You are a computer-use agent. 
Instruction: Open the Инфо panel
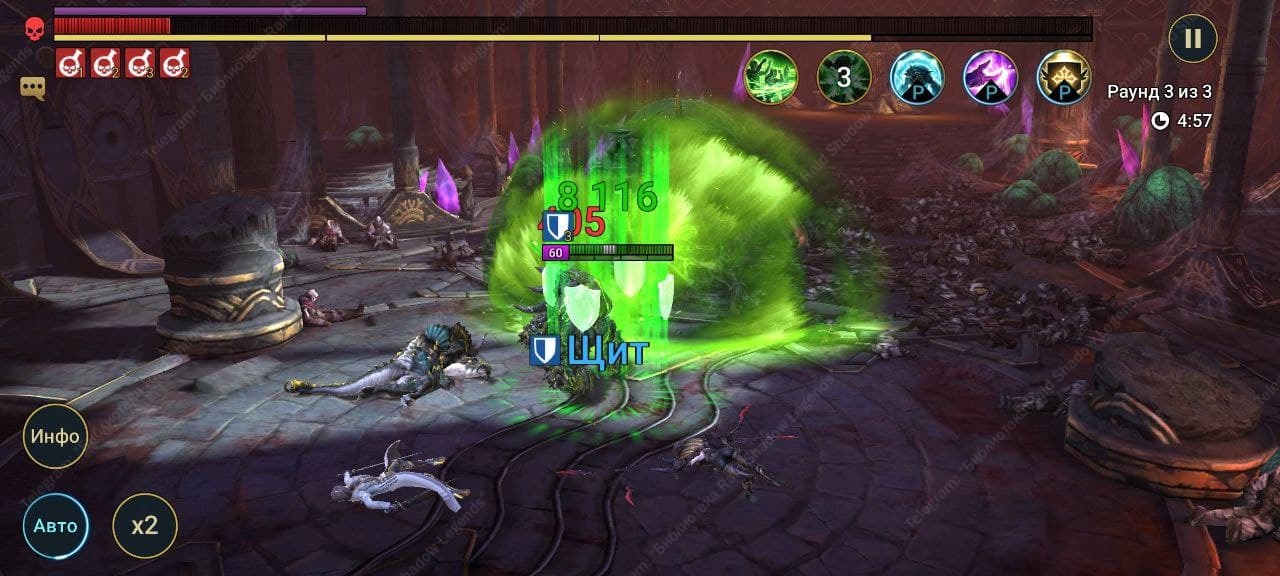[56, 437]
